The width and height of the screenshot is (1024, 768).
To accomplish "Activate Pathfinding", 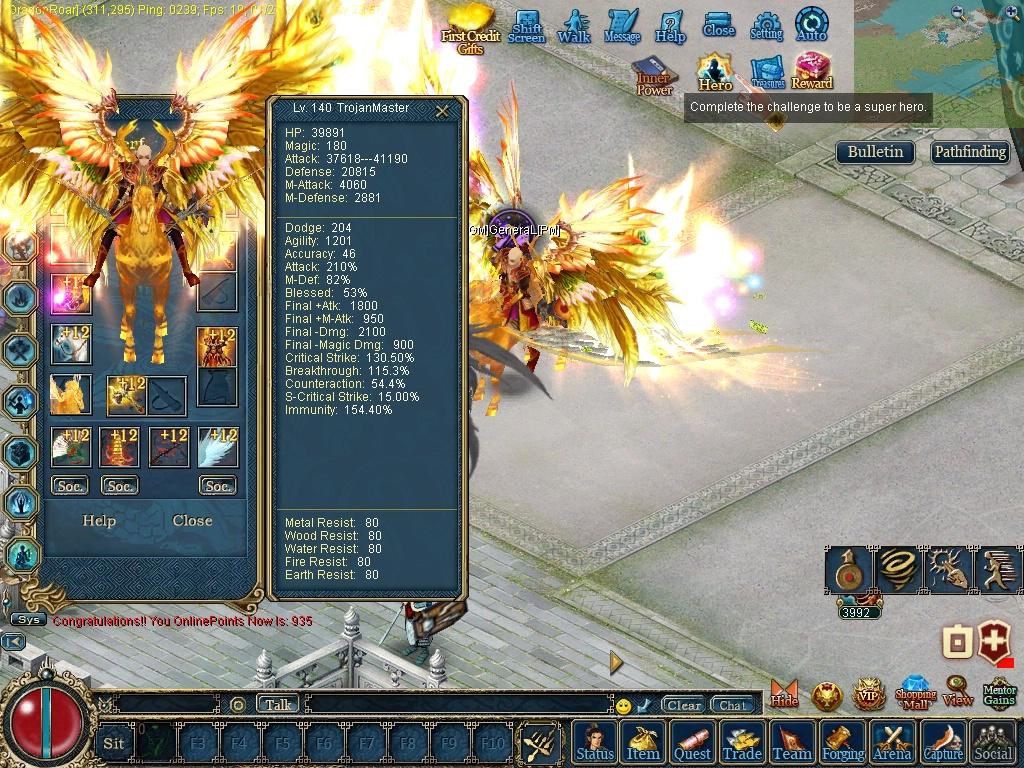I will pos(969,152).
